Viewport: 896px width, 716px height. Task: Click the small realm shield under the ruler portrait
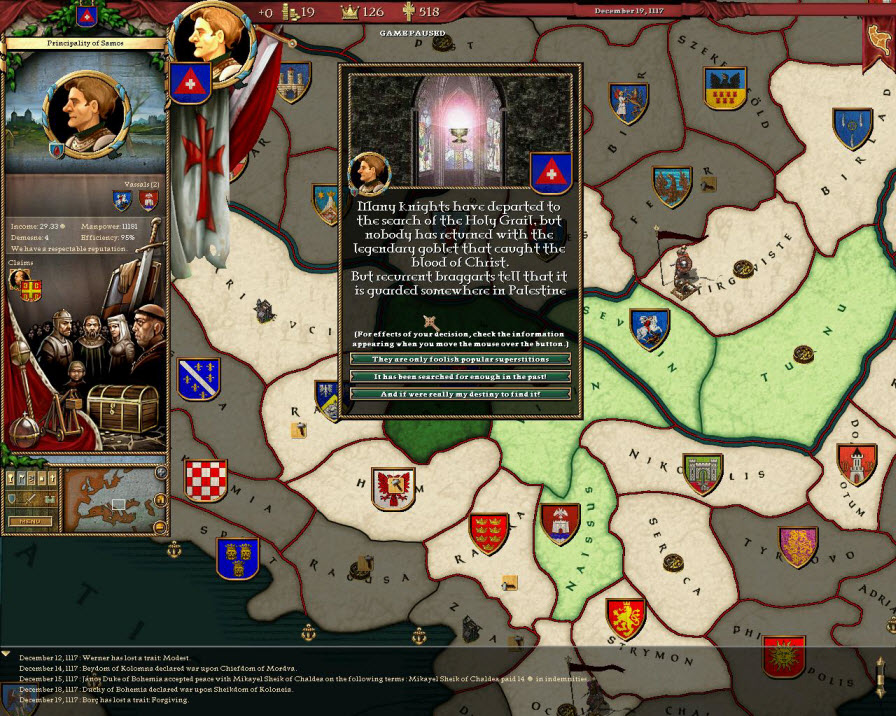click(57, 150)
